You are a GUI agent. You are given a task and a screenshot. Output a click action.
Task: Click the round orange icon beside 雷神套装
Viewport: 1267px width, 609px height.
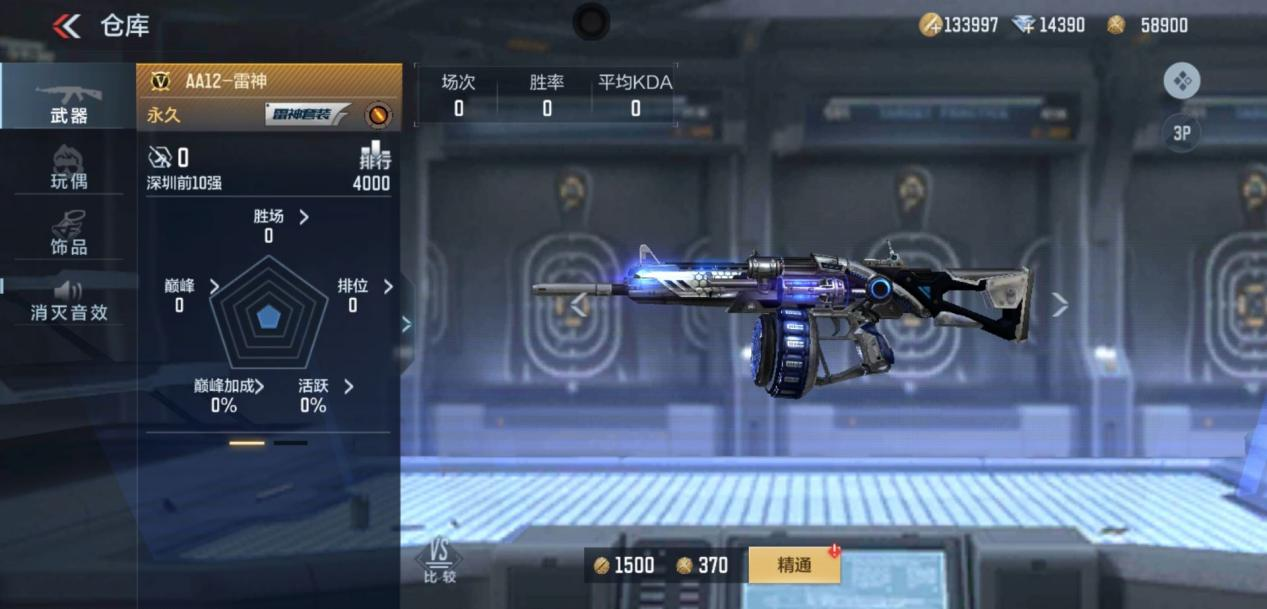tap(378, 115)
